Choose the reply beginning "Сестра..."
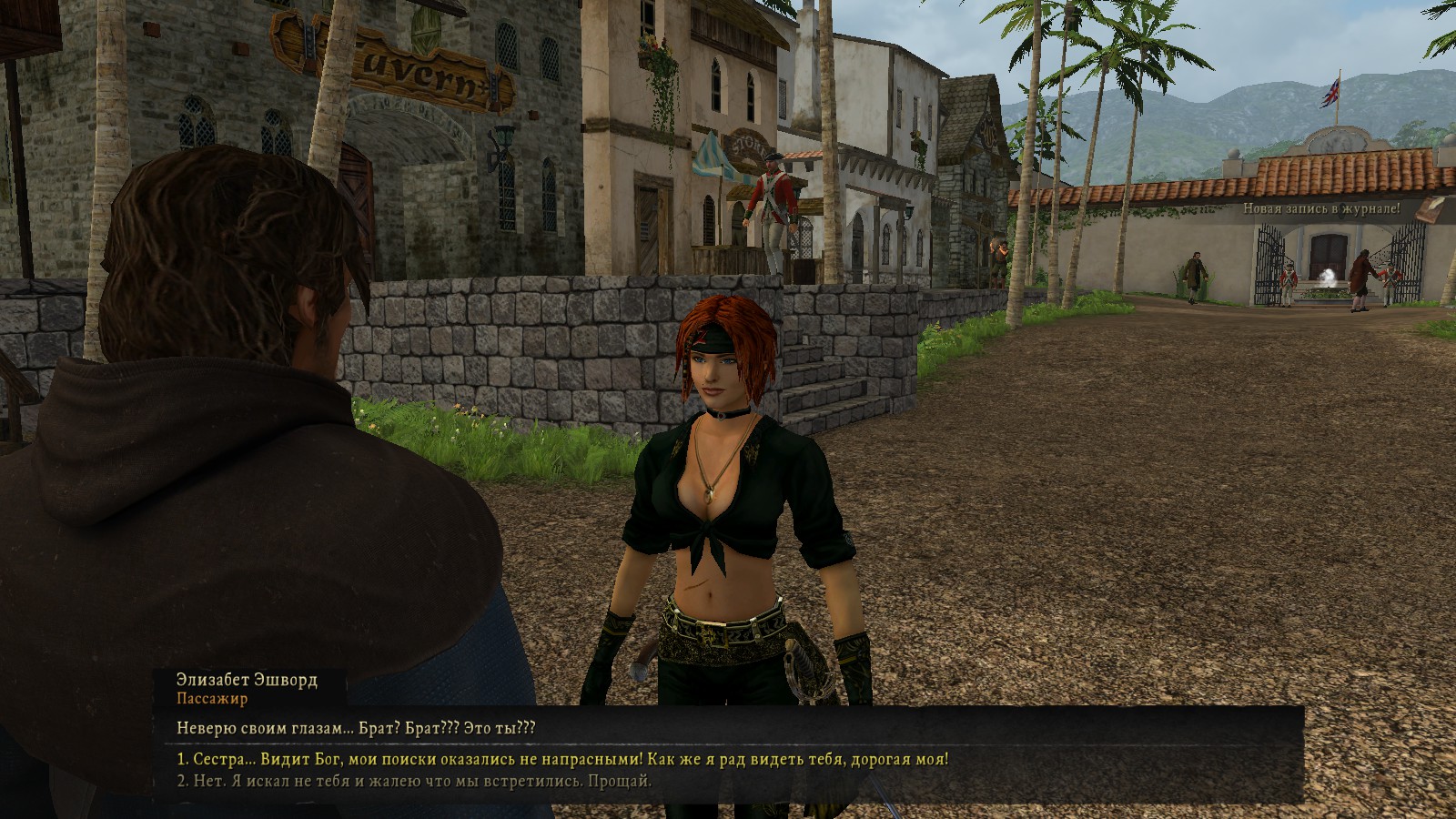 [x=562, y=759]
